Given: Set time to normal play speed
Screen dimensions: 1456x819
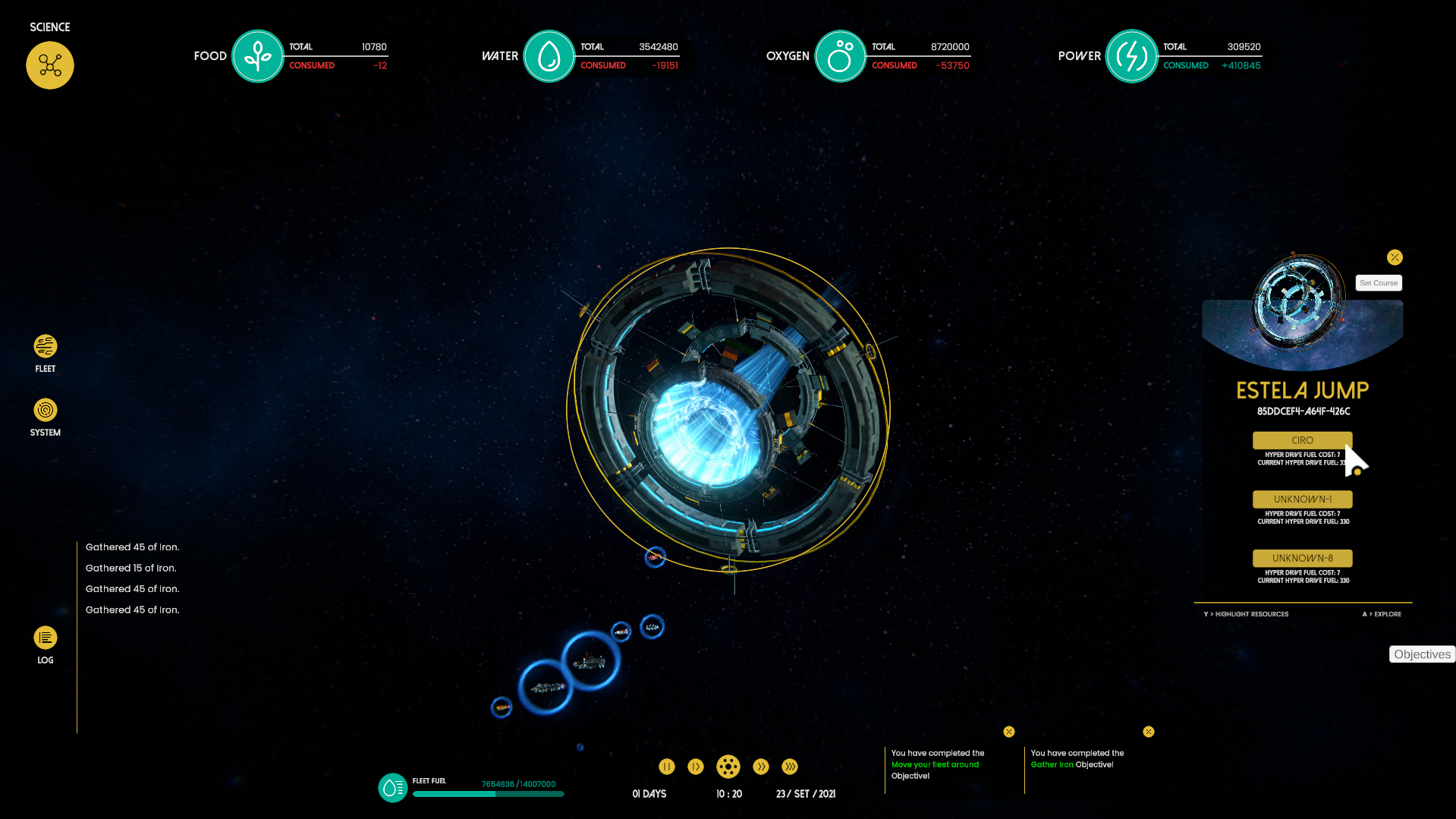Looking at the screenshot, I should coord(696,767).
